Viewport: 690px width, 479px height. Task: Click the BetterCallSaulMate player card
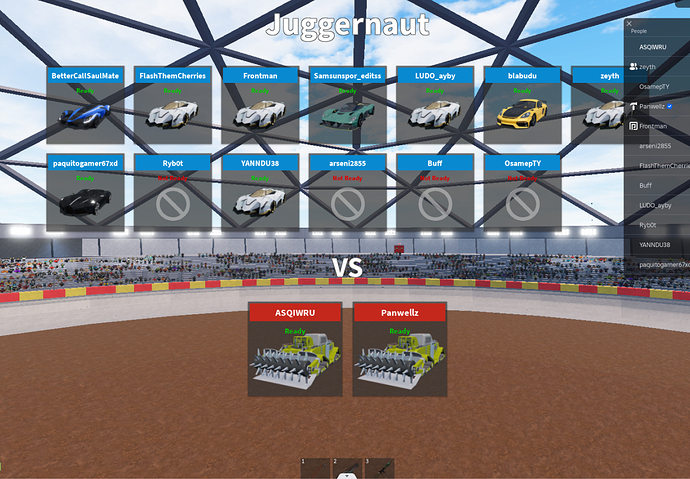(85, 106)
